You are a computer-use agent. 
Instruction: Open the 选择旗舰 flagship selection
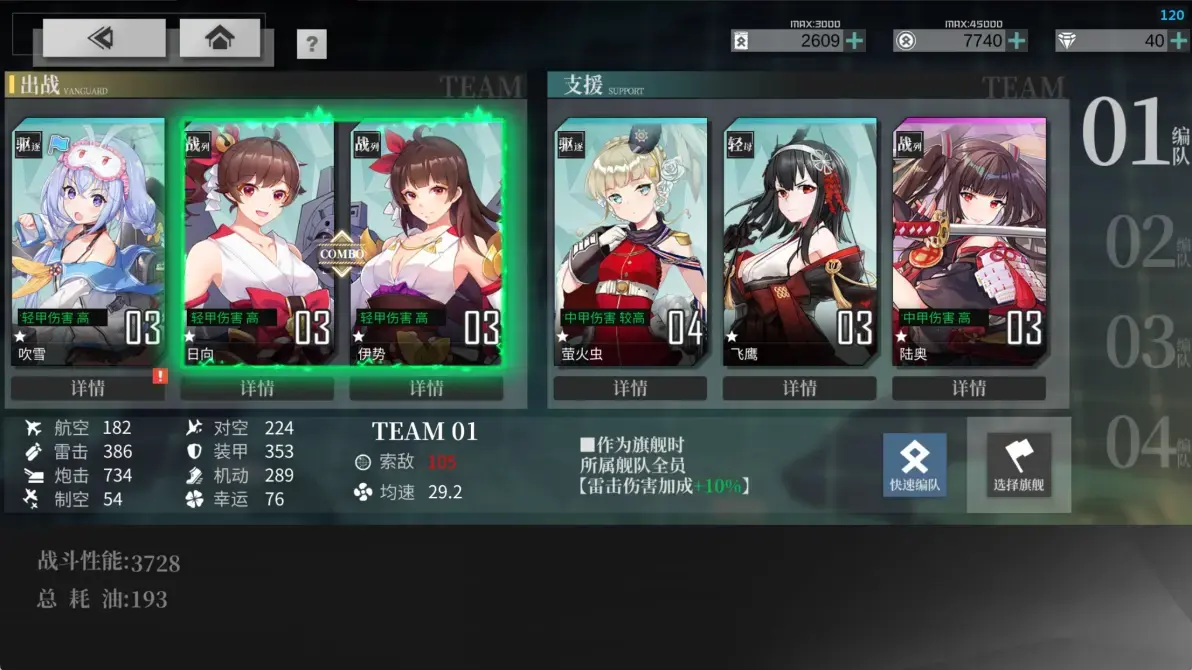pos(1019,465)
